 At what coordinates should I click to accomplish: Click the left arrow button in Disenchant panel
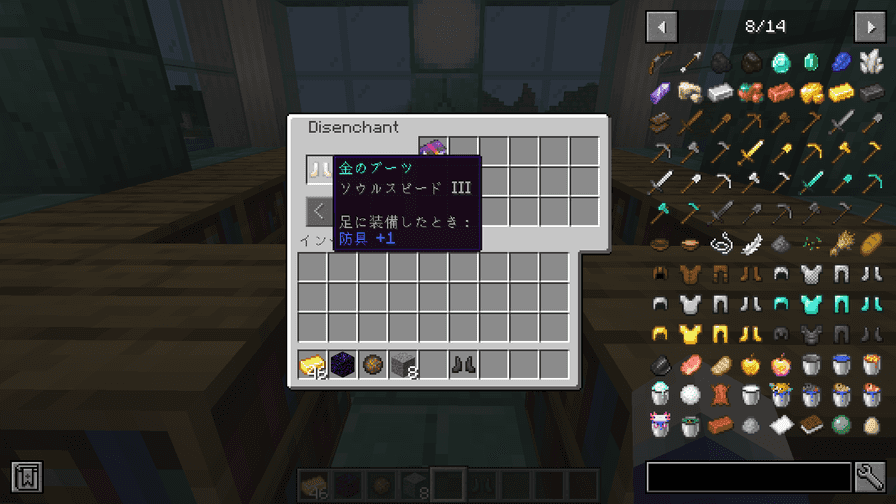click(319, 211)
